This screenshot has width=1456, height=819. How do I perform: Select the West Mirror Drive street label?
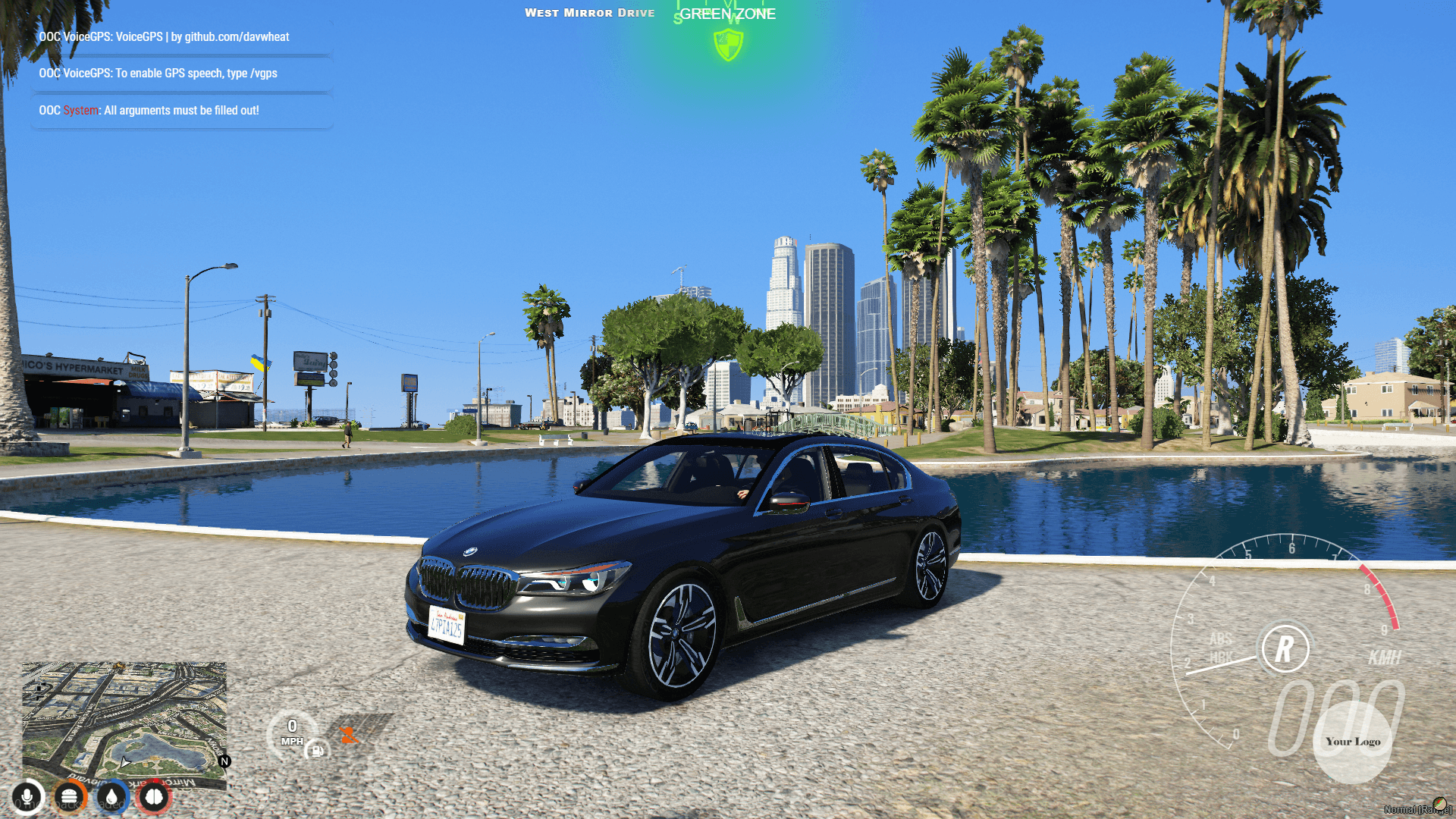591,12
